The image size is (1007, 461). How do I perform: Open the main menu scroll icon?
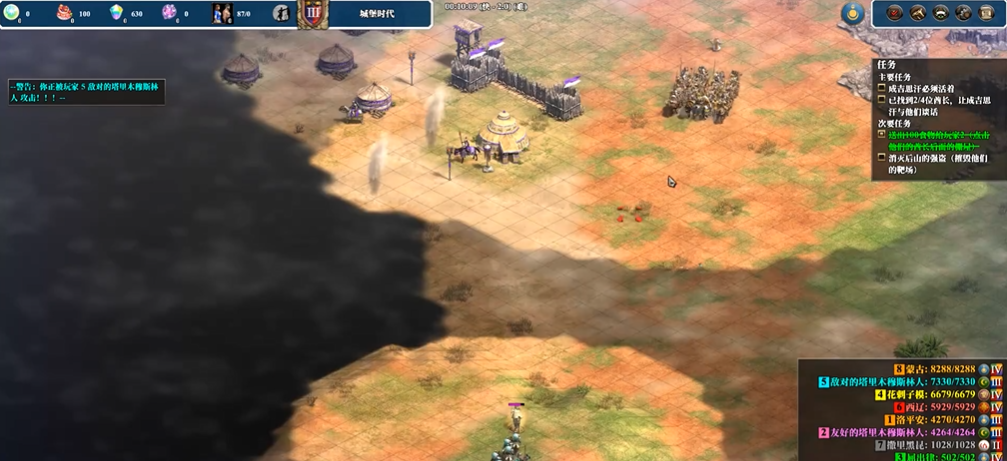coord(986,13)
